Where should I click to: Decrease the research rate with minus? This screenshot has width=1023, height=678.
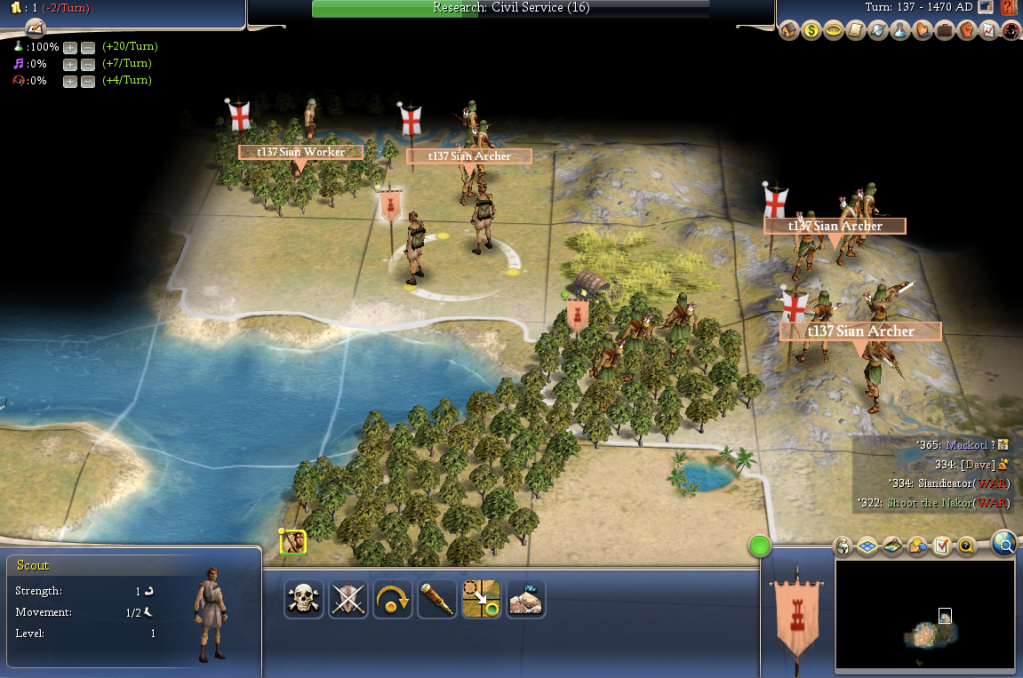tap(87, 47)
